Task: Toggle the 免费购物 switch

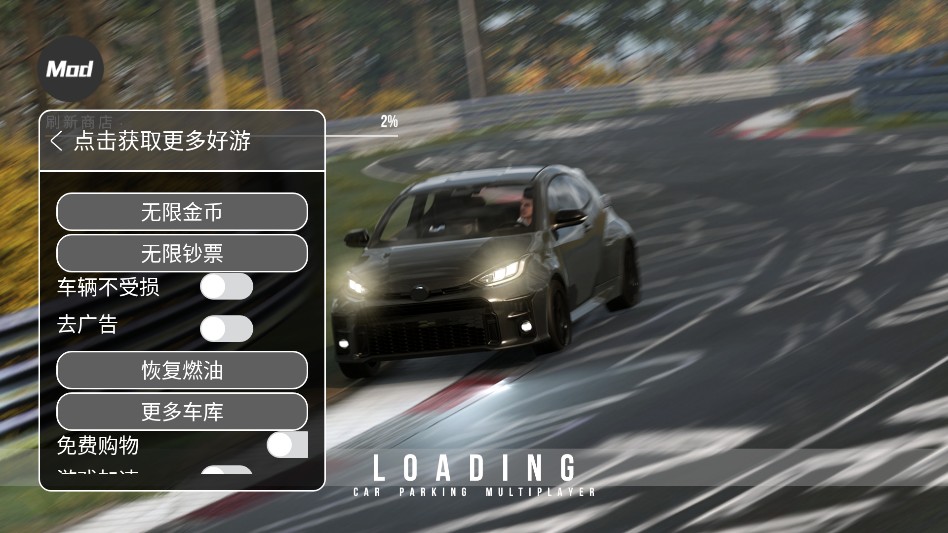Action: 287,445
